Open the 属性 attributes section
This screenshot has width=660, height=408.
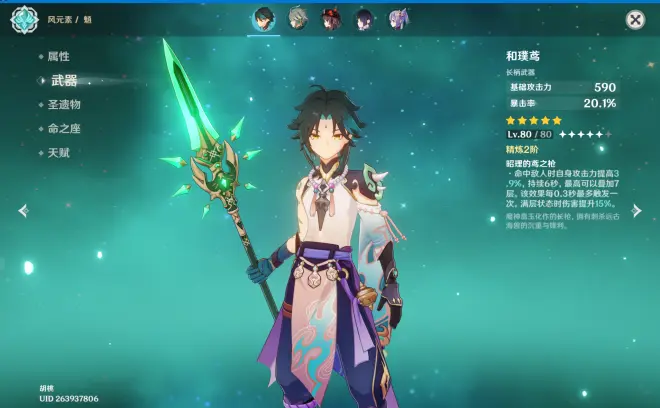point(58,57)
